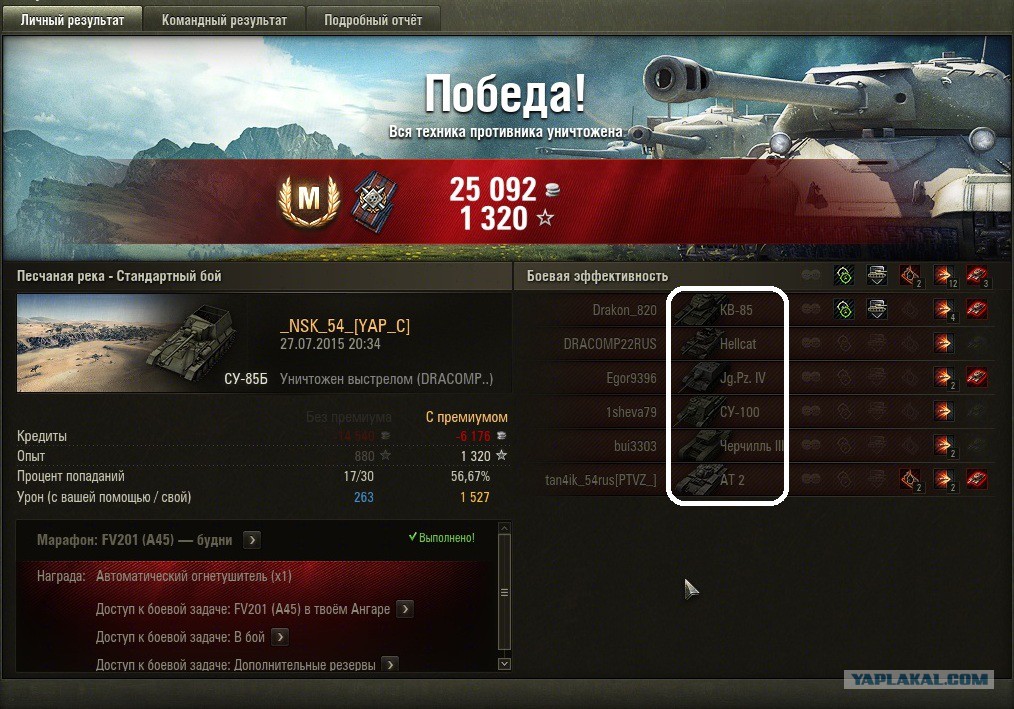Click the YAPLAKAL.COM watermark link
The image size is (1014, 709).
point(919,680)
